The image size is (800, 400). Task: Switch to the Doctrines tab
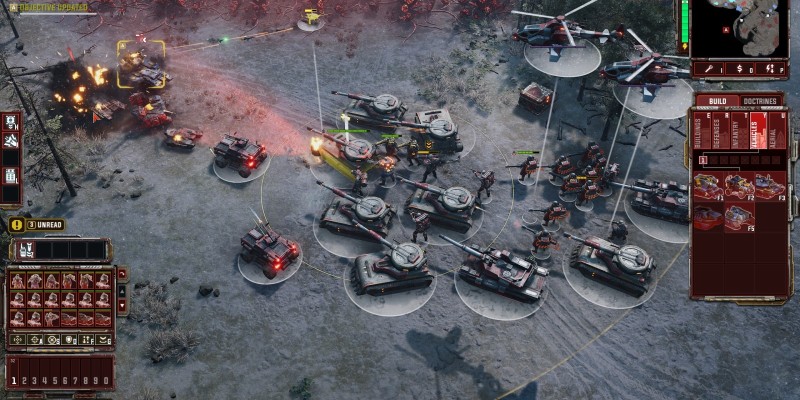(763, 101)
